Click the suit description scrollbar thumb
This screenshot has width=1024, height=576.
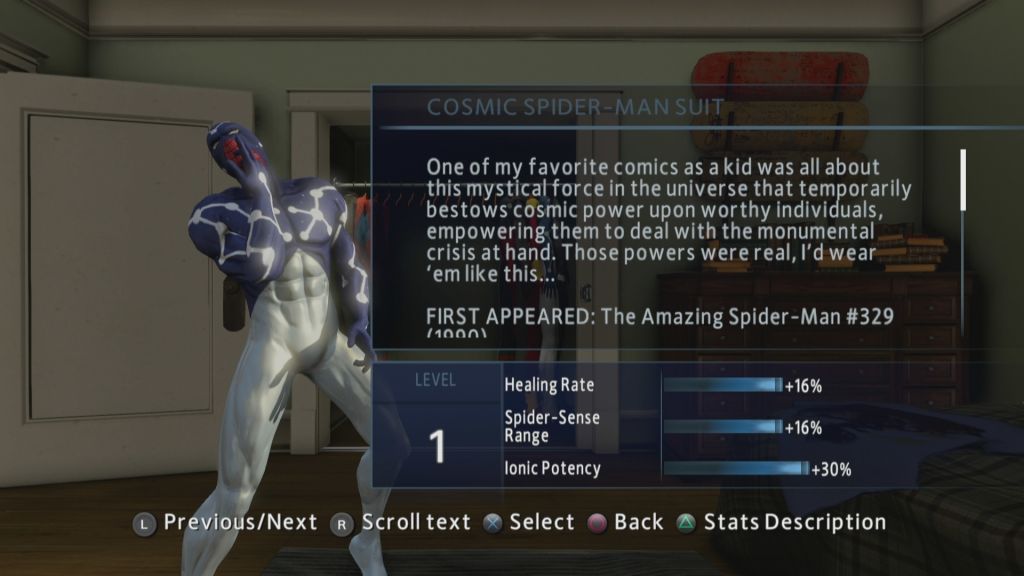(964, 180)
